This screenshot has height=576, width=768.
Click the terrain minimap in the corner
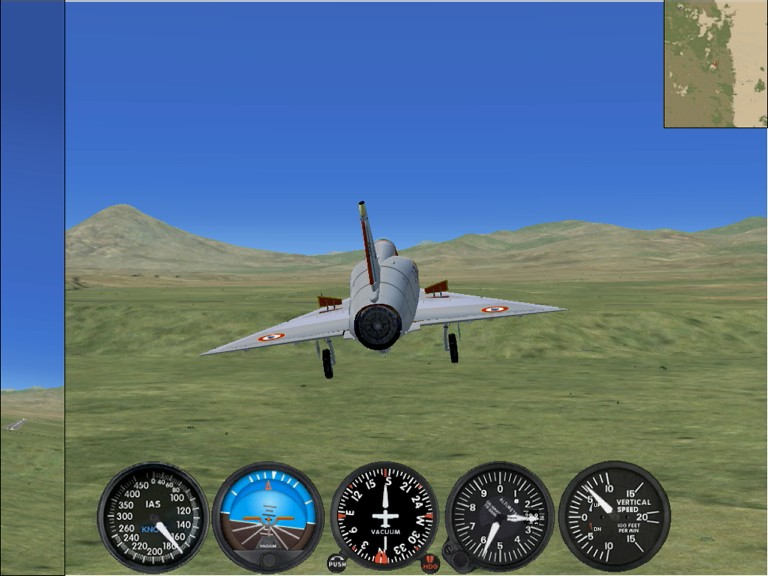click(715, 64)
